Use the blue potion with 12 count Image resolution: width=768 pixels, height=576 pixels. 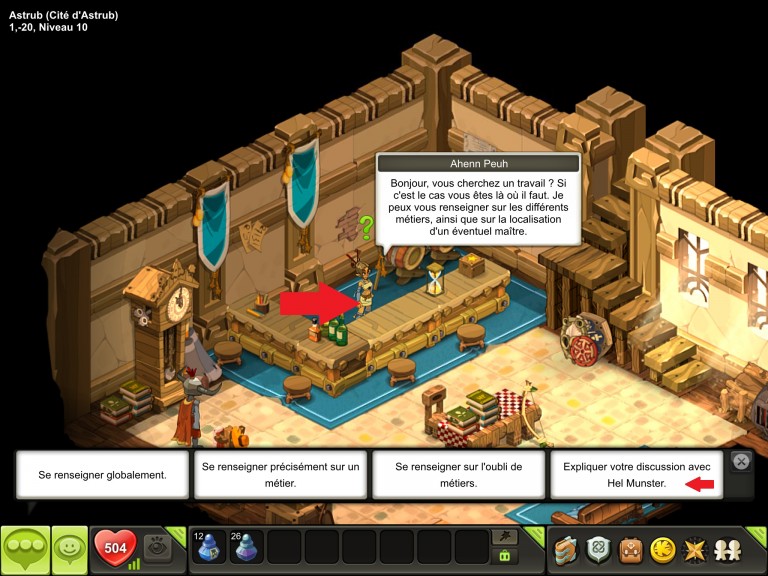pyautogui.click(x=208, y=548)
